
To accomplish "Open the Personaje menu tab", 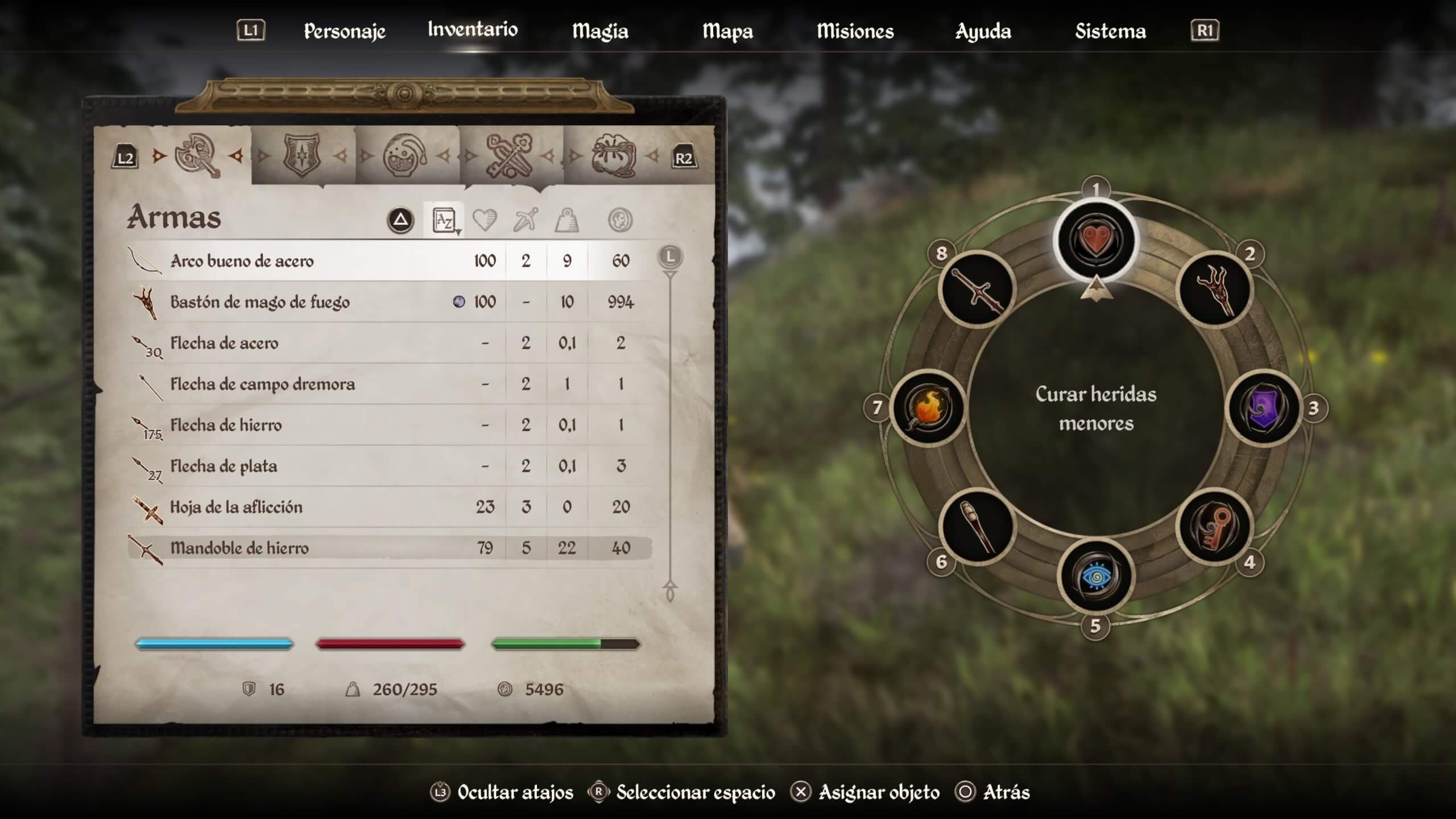I will [345, 31].
